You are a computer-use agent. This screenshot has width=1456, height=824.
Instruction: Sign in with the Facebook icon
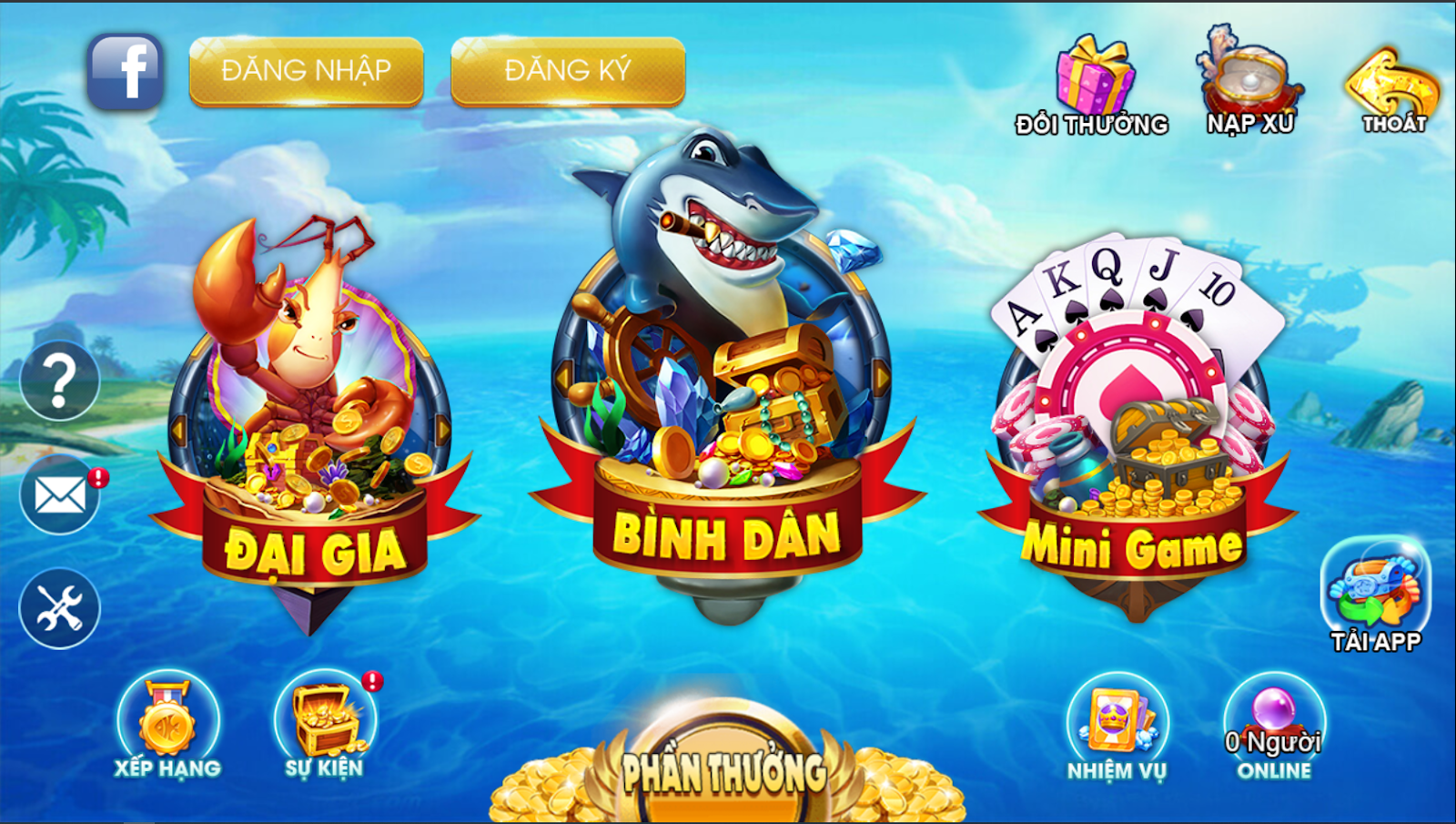coord(126,68)
